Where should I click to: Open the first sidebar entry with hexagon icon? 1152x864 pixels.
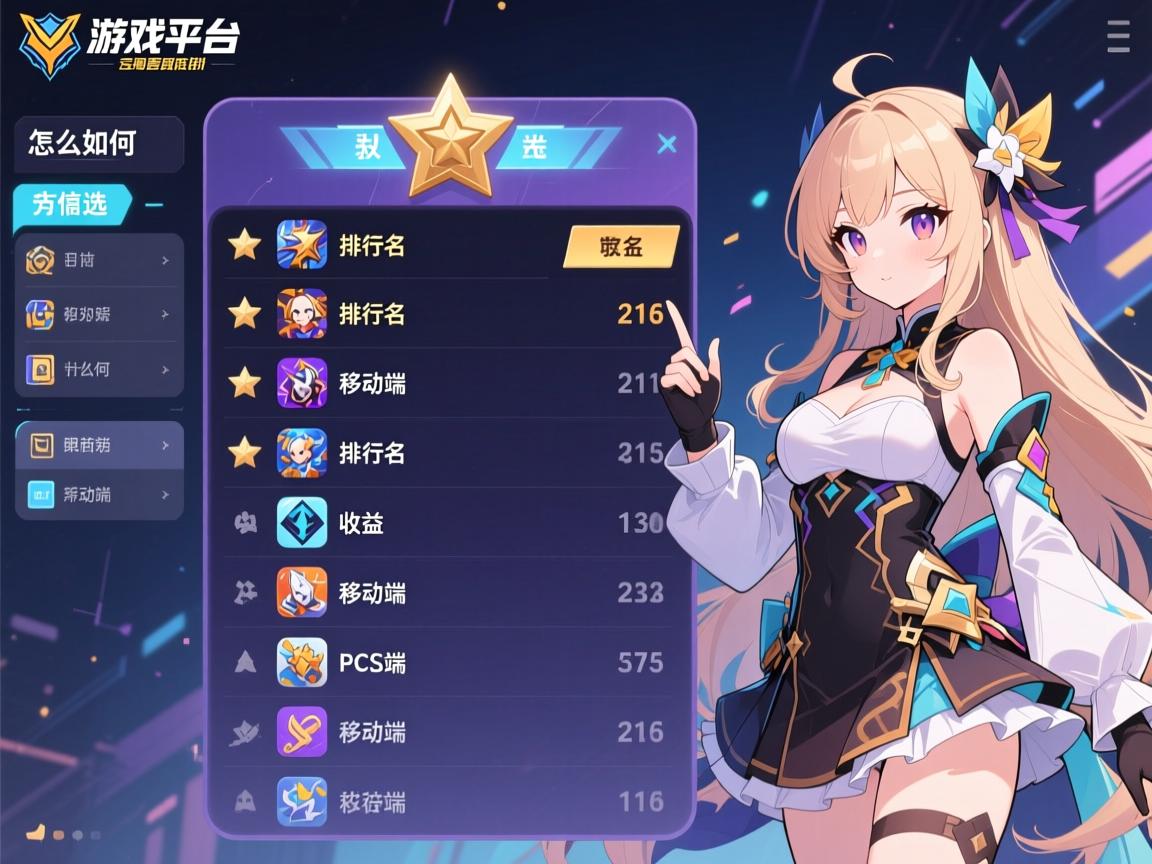[x=99, y=261]
